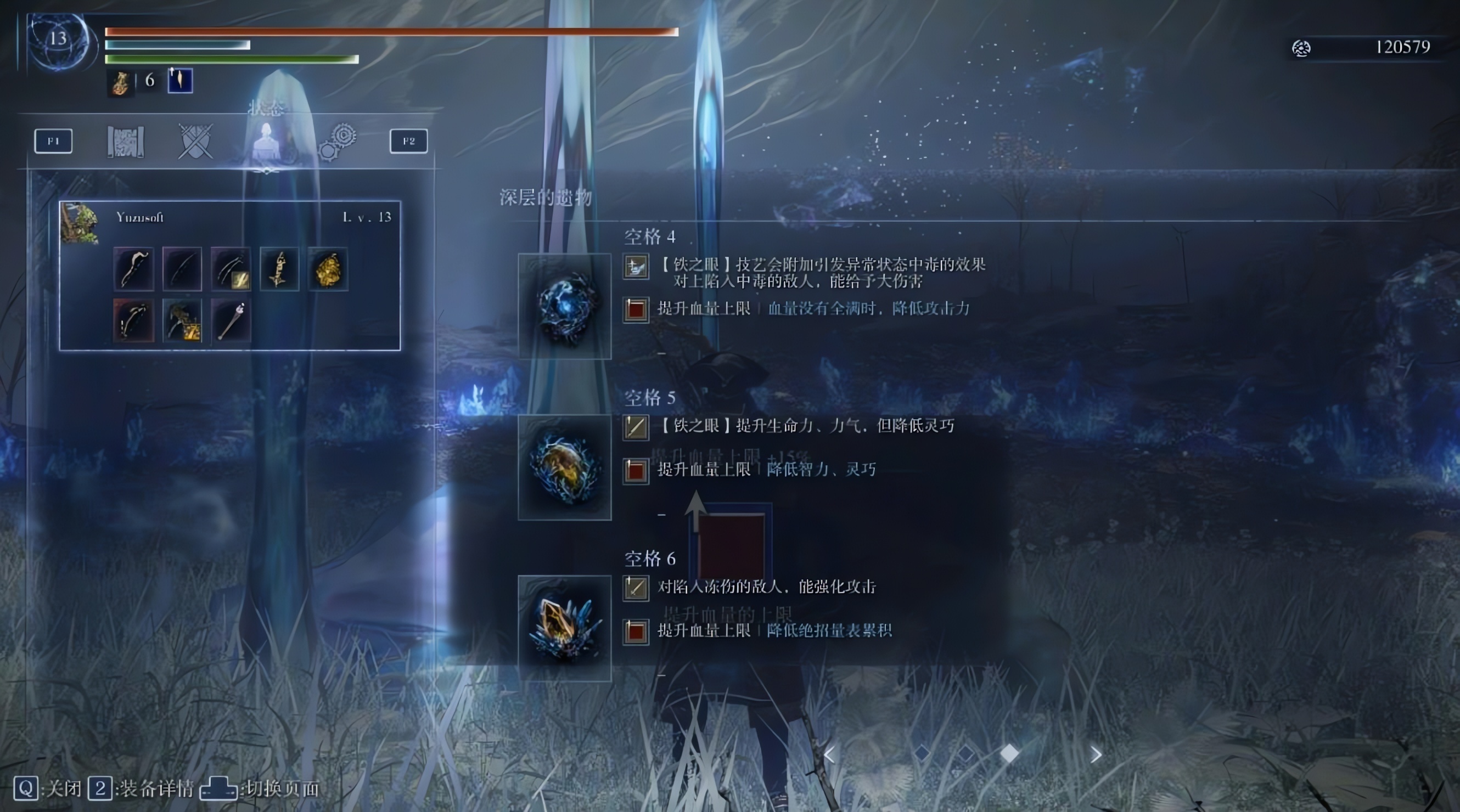Show the previous relic page with left arrow
The image size is (1460, 812).
tap(829, 754)
